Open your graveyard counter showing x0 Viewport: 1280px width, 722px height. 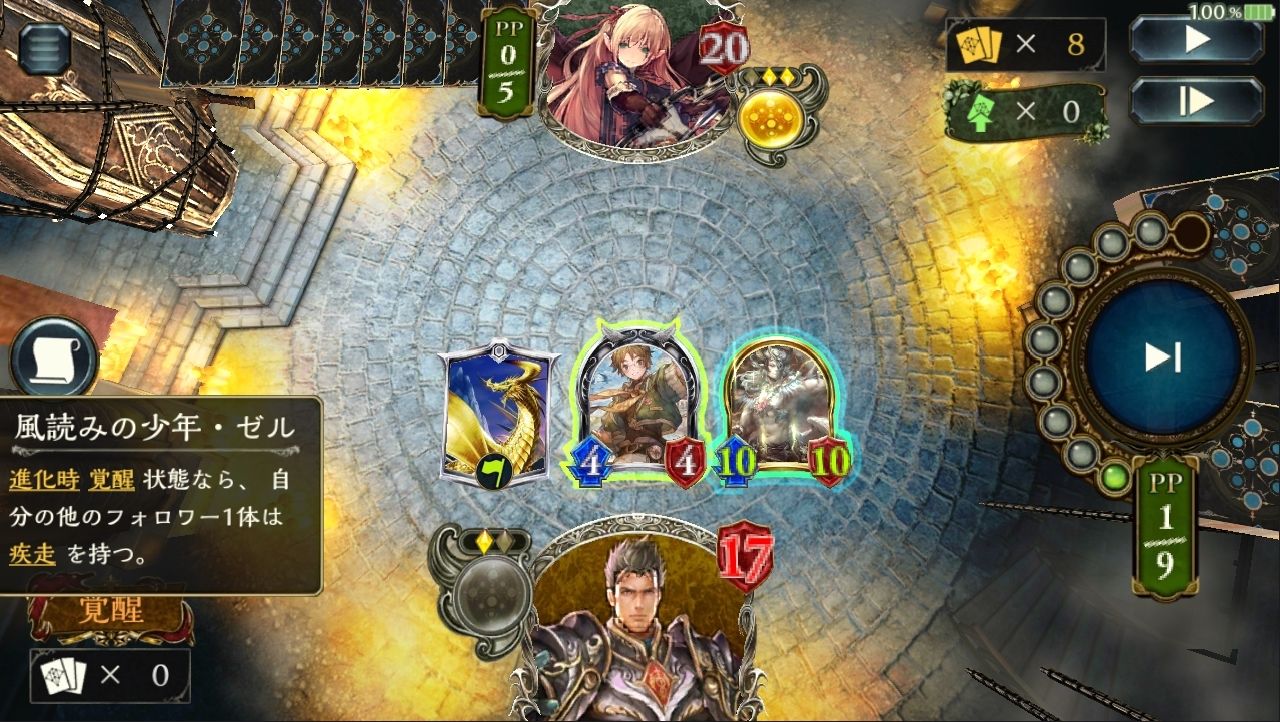110,676
